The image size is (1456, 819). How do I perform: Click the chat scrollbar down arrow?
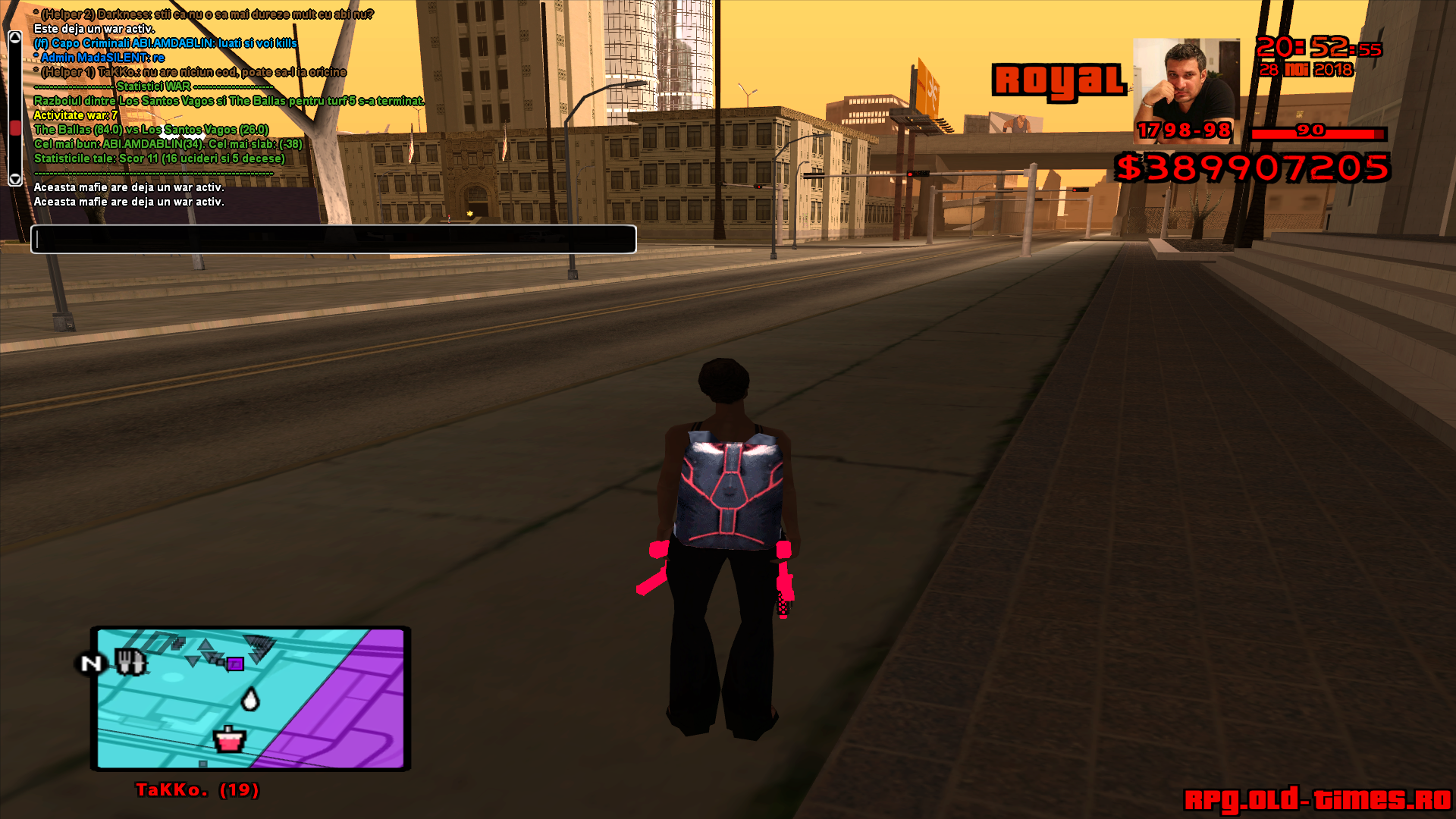(14, 179)
